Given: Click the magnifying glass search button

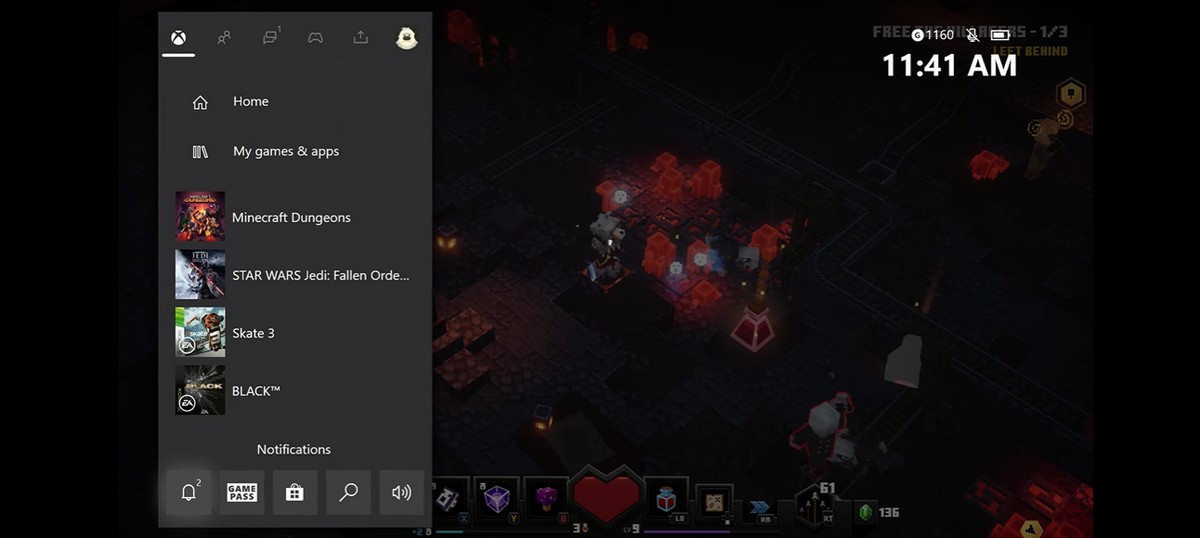Looking at the screenshot, I should pyautogui.click(x=348, y=492).
